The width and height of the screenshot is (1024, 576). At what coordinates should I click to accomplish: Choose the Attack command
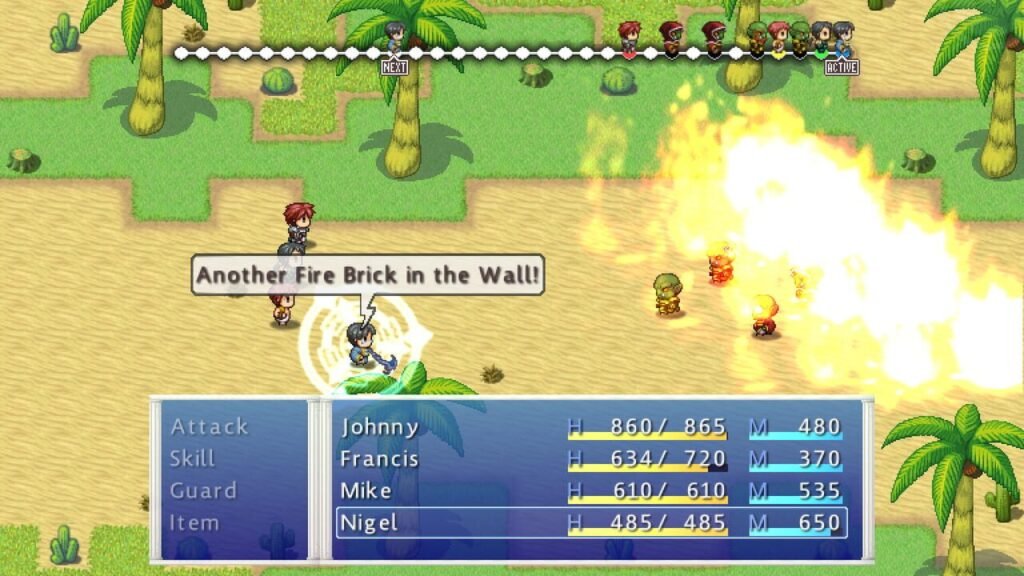pyautogui.click(x=209, y=427)
